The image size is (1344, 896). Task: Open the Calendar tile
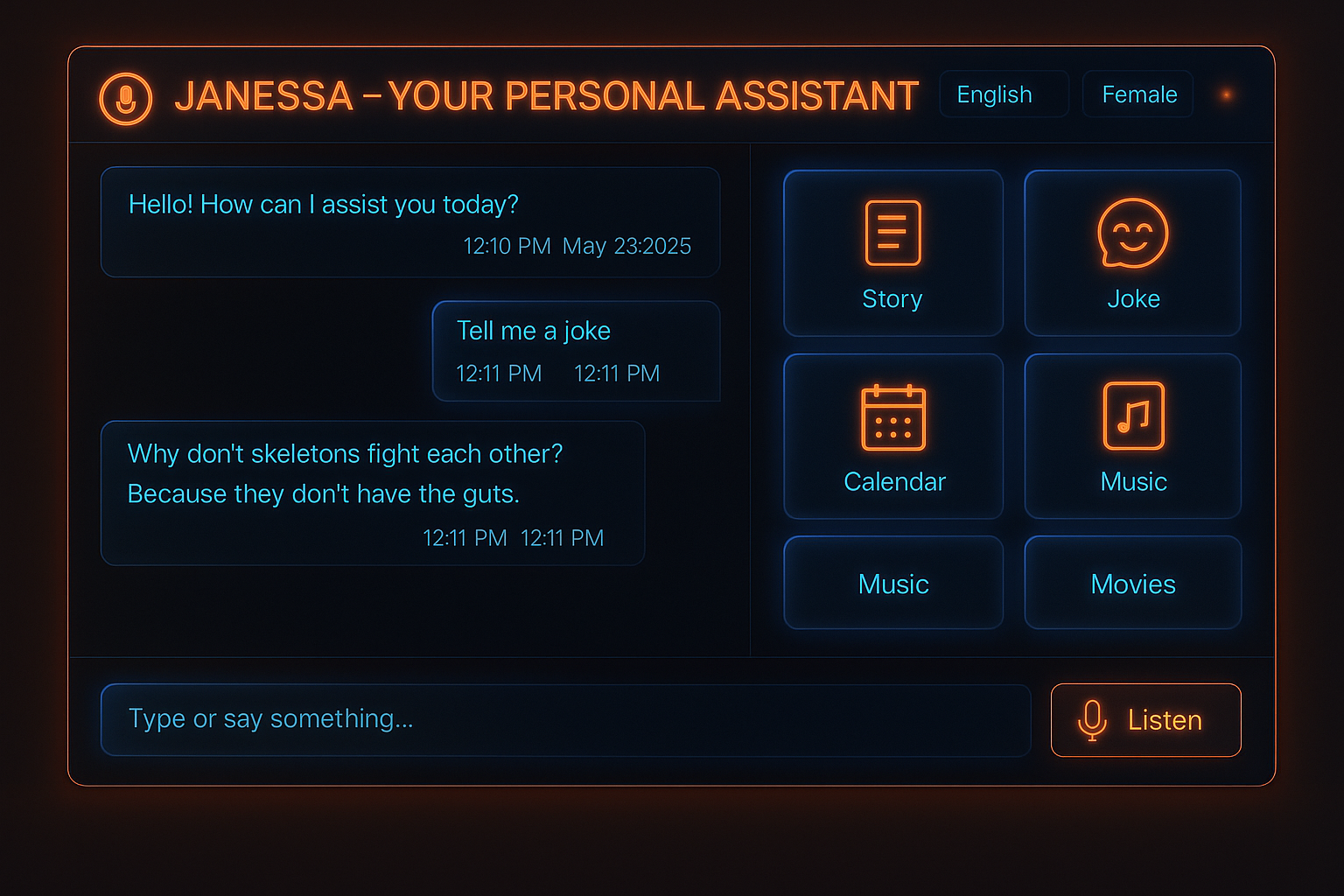[892, 436]
